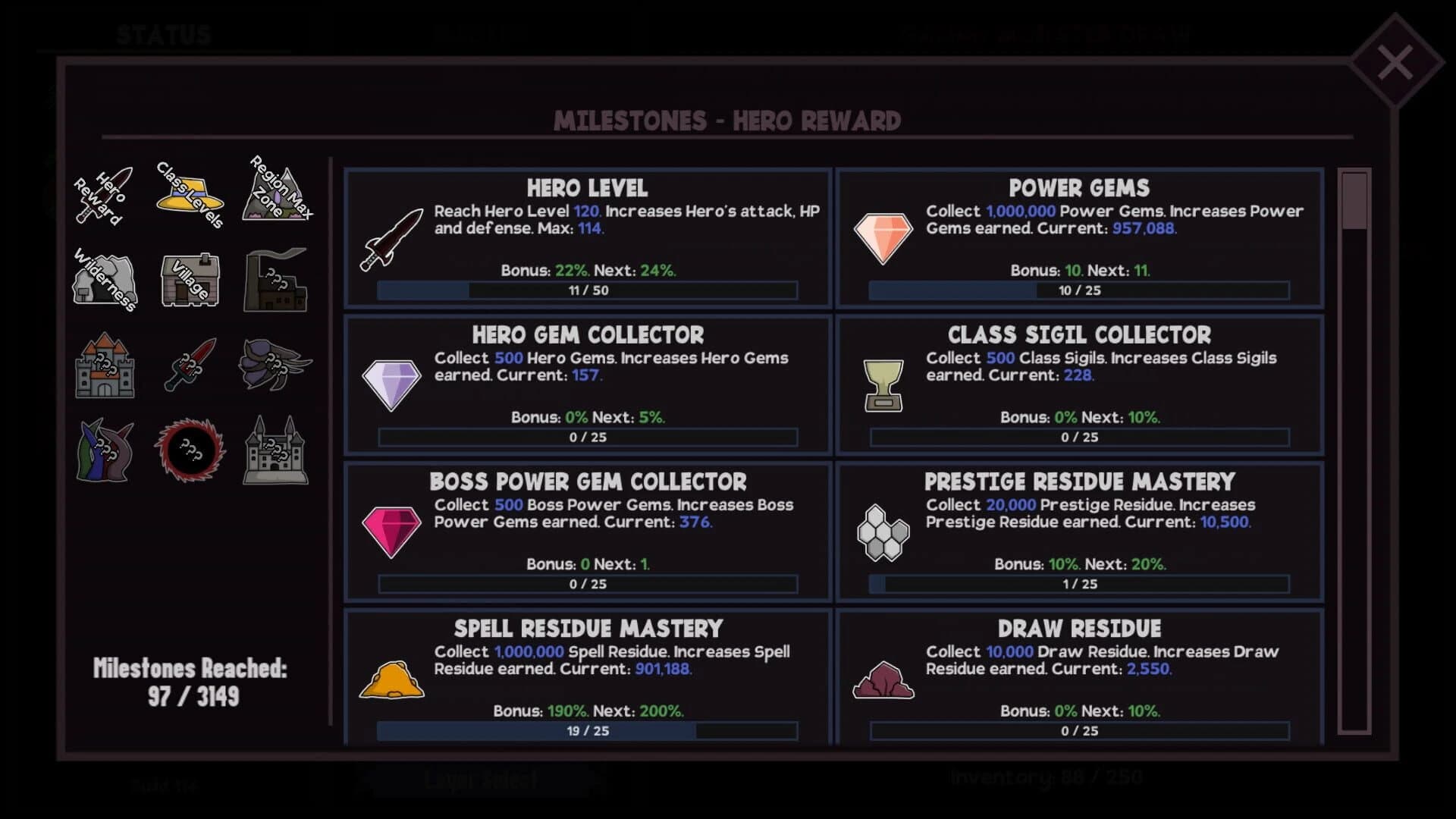The width and height of the screenshot is (1456, 819).
Task: Switch to the Status tab
Action: click(x=163, y=33)
